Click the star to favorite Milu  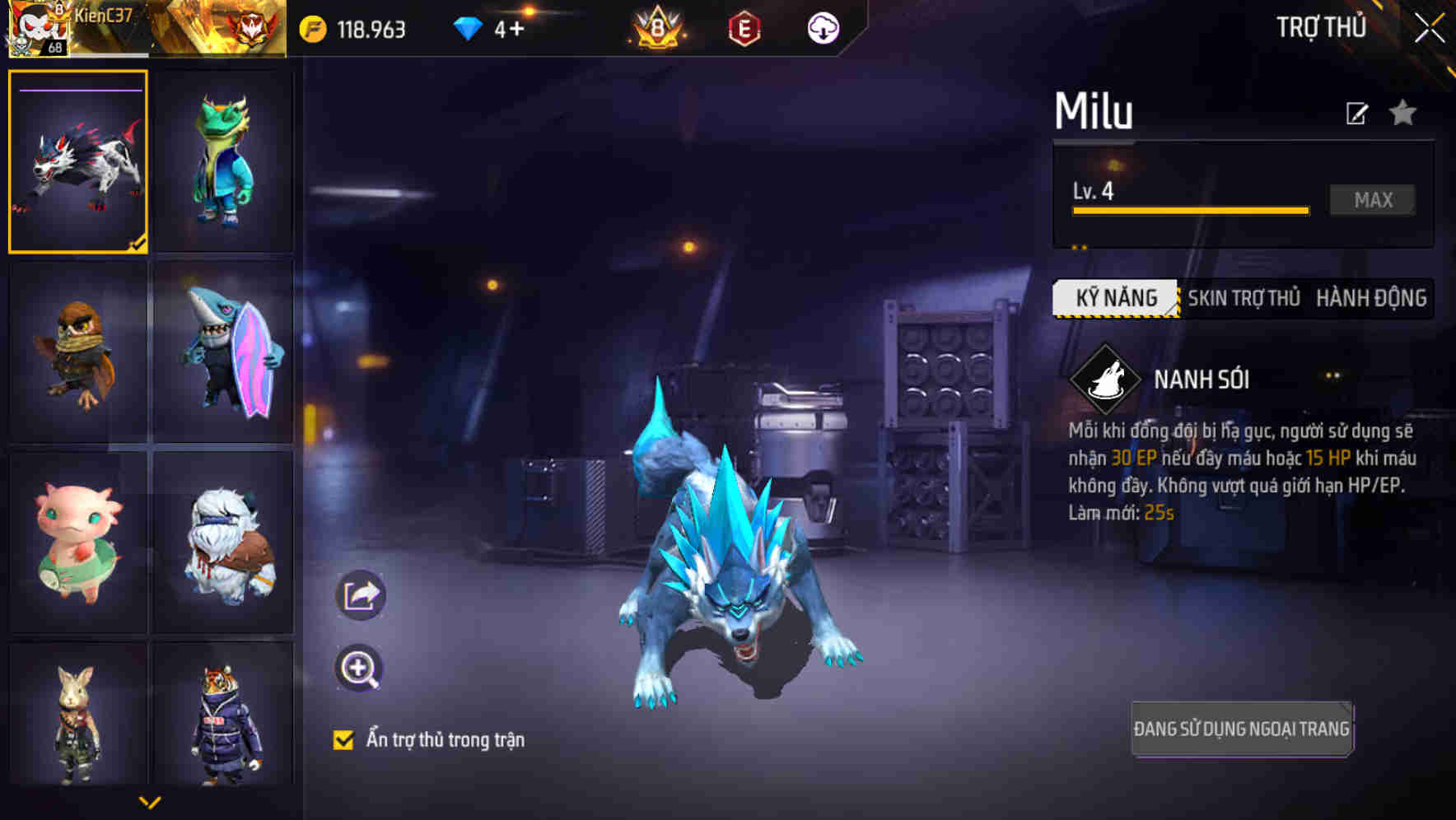pyautogui.click(x=1403, y=113)
